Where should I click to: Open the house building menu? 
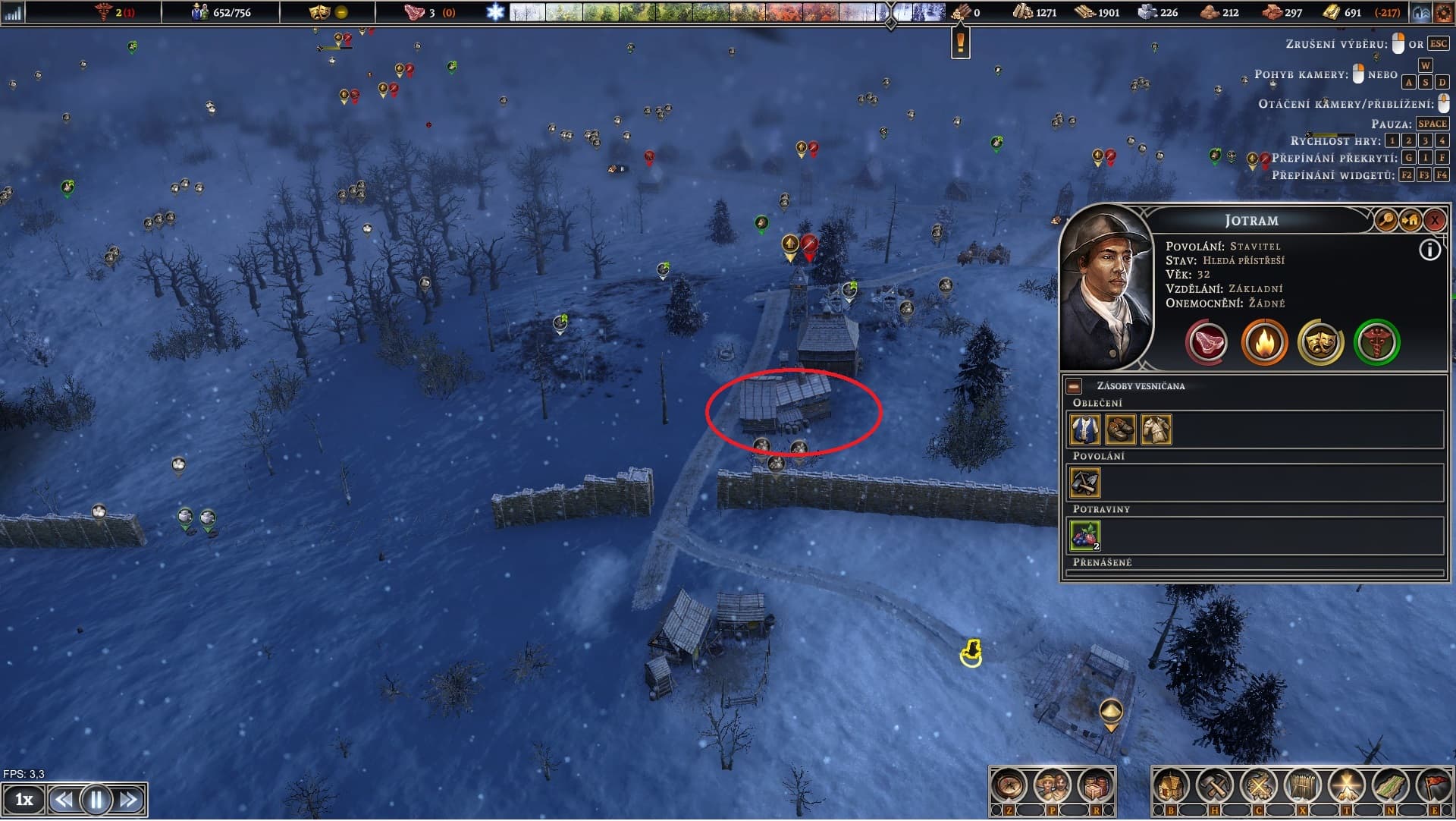(1171, 787)
